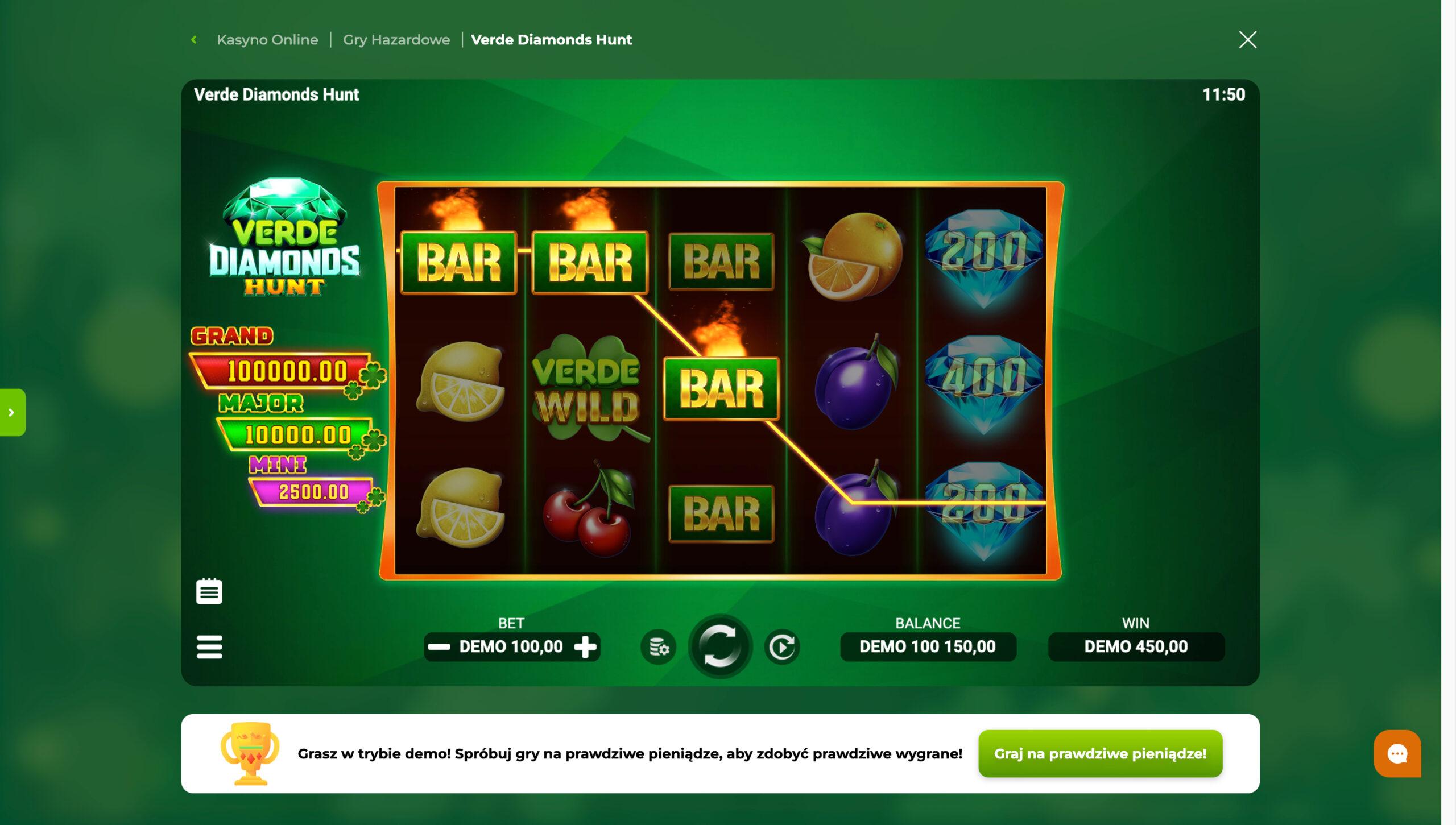Click the back arrow beside Kasyno Online
Screen dimensions: 1456x825
[194, 39]
